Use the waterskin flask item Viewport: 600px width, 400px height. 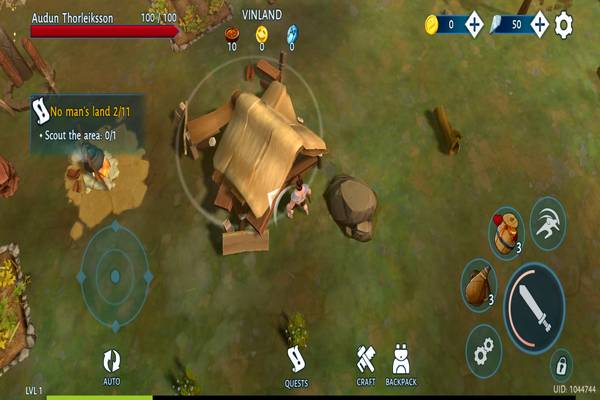tap(479, 284)
